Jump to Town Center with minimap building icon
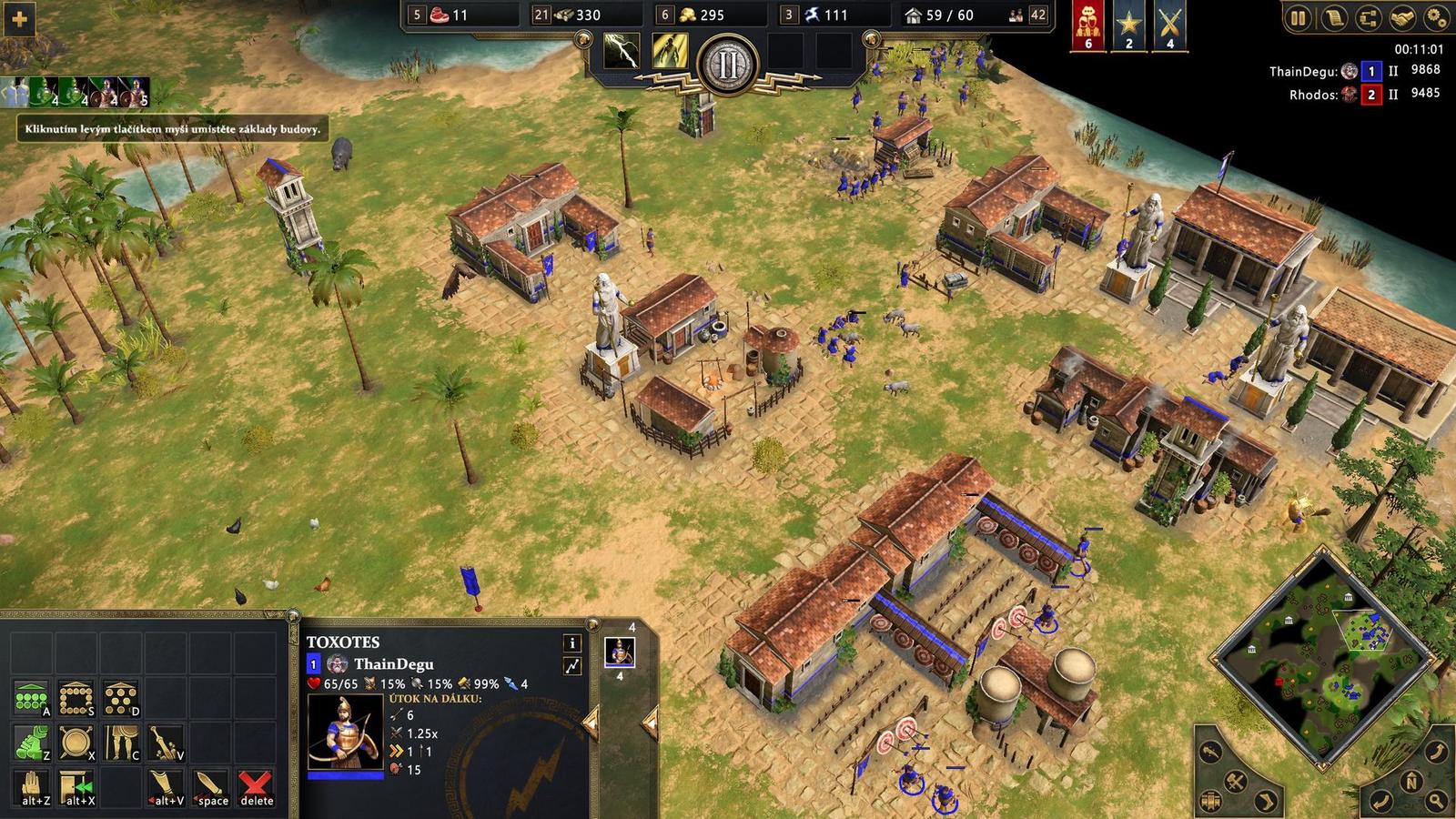 coord(1210,799)
